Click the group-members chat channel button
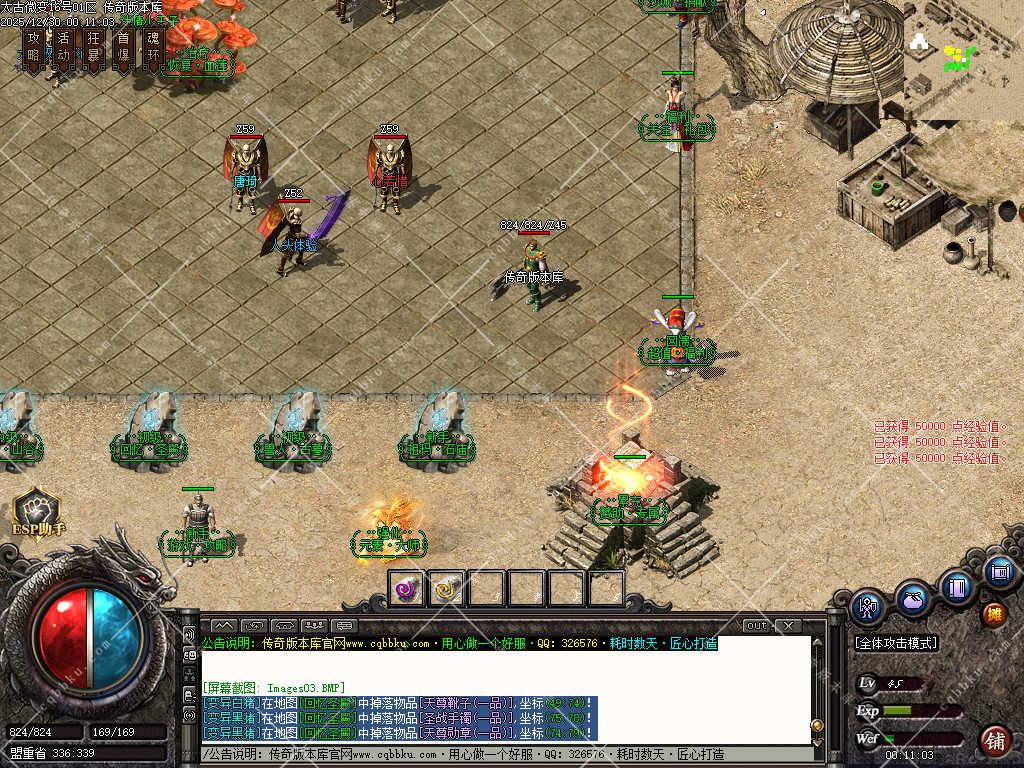Image resolution: width=1024 pixels, height=768 pixels. click(x=313, y=626)
